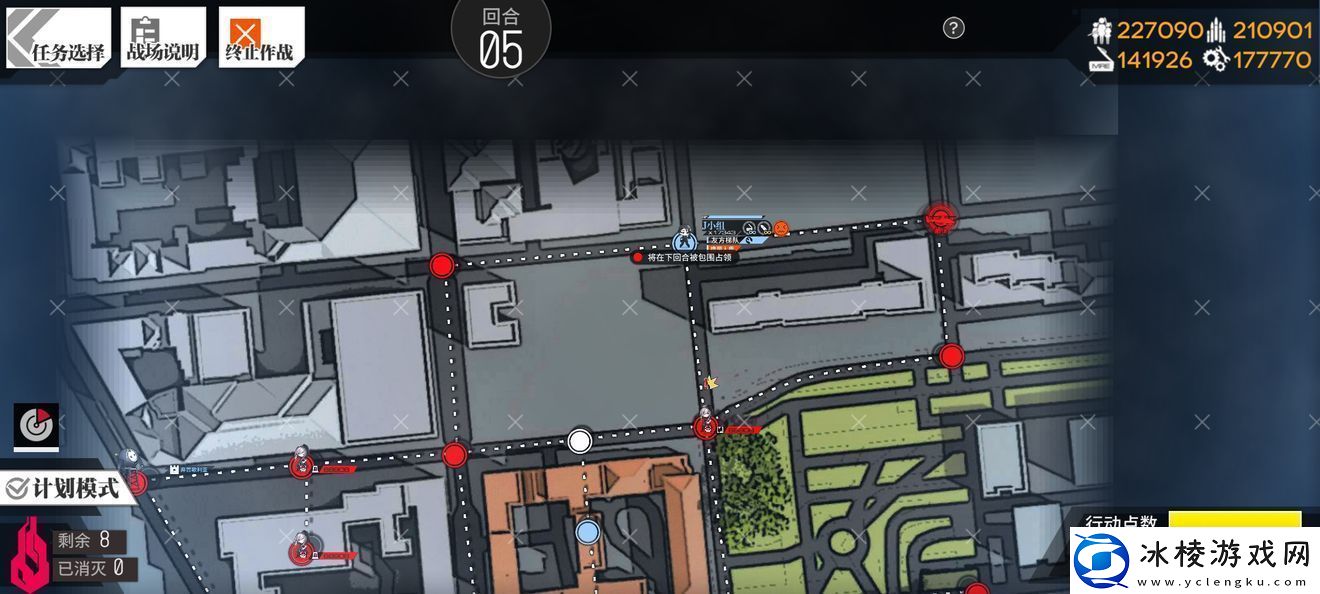Open the 战场说明 battlefield briefing
The height and width of the screenshot is (594, 1320).
tap(163, 38)
